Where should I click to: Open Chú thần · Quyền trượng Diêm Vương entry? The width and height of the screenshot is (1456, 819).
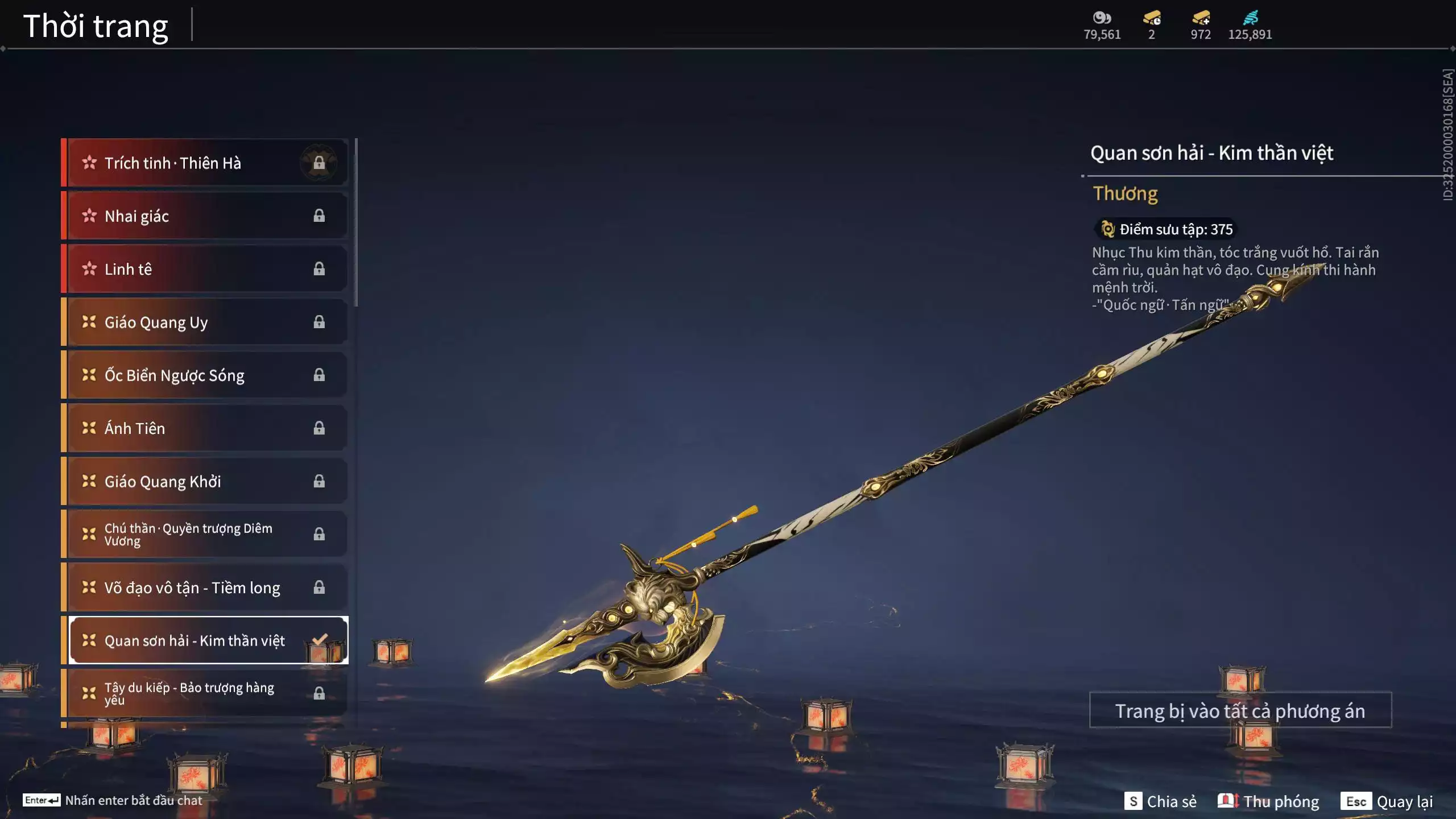click(x=205, y=534)
